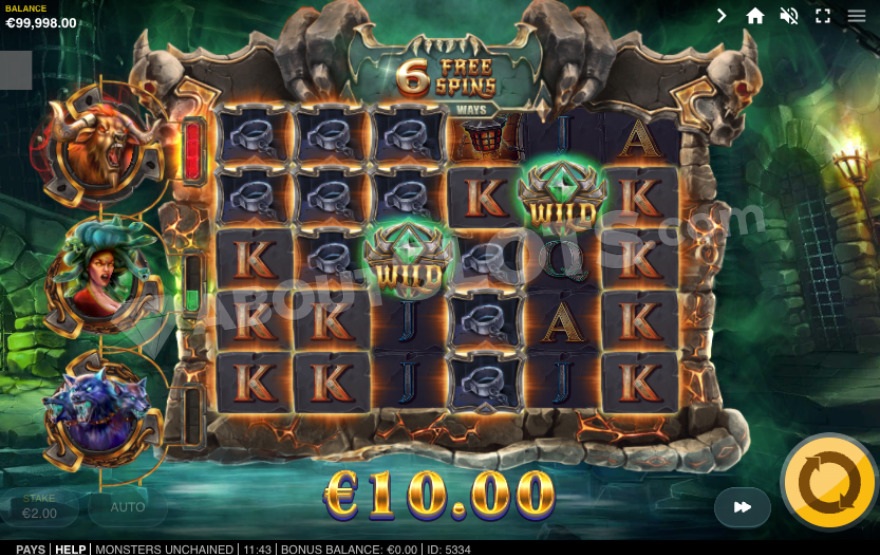Activate the fast-forward turbo button
Image resolution: width=880 pixels, height=555 pixels.
742,507
